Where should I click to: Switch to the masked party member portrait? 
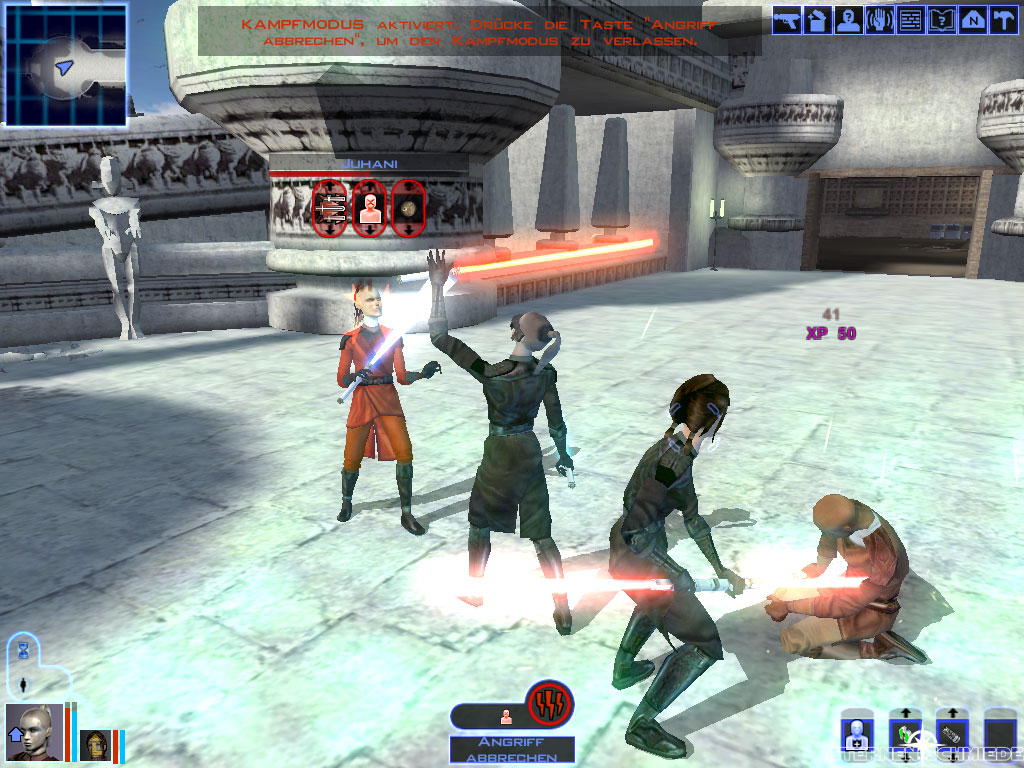tap(95, 745)
